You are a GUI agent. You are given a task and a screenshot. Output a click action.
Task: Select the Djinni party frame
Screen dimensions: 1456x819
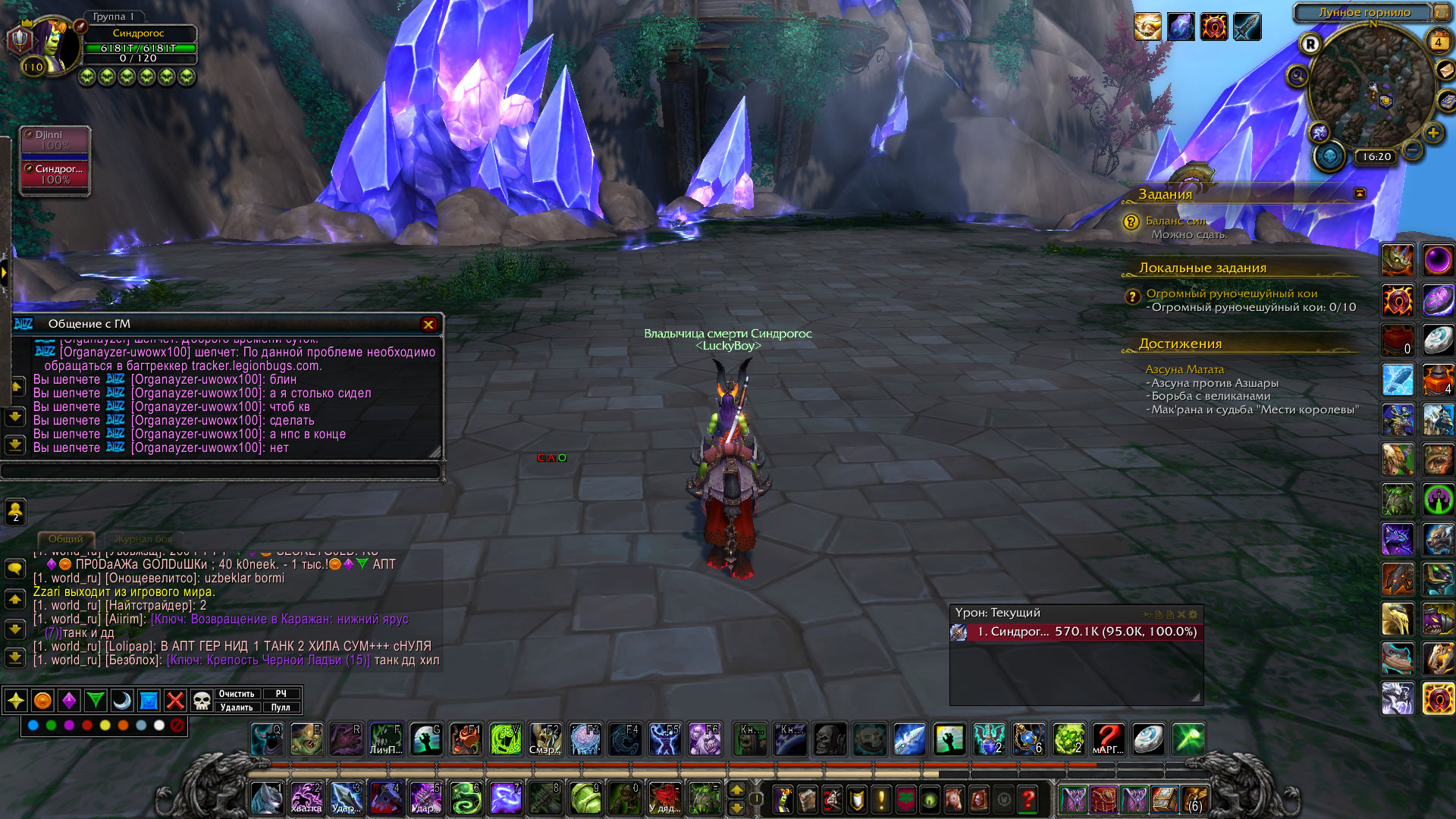55,140
